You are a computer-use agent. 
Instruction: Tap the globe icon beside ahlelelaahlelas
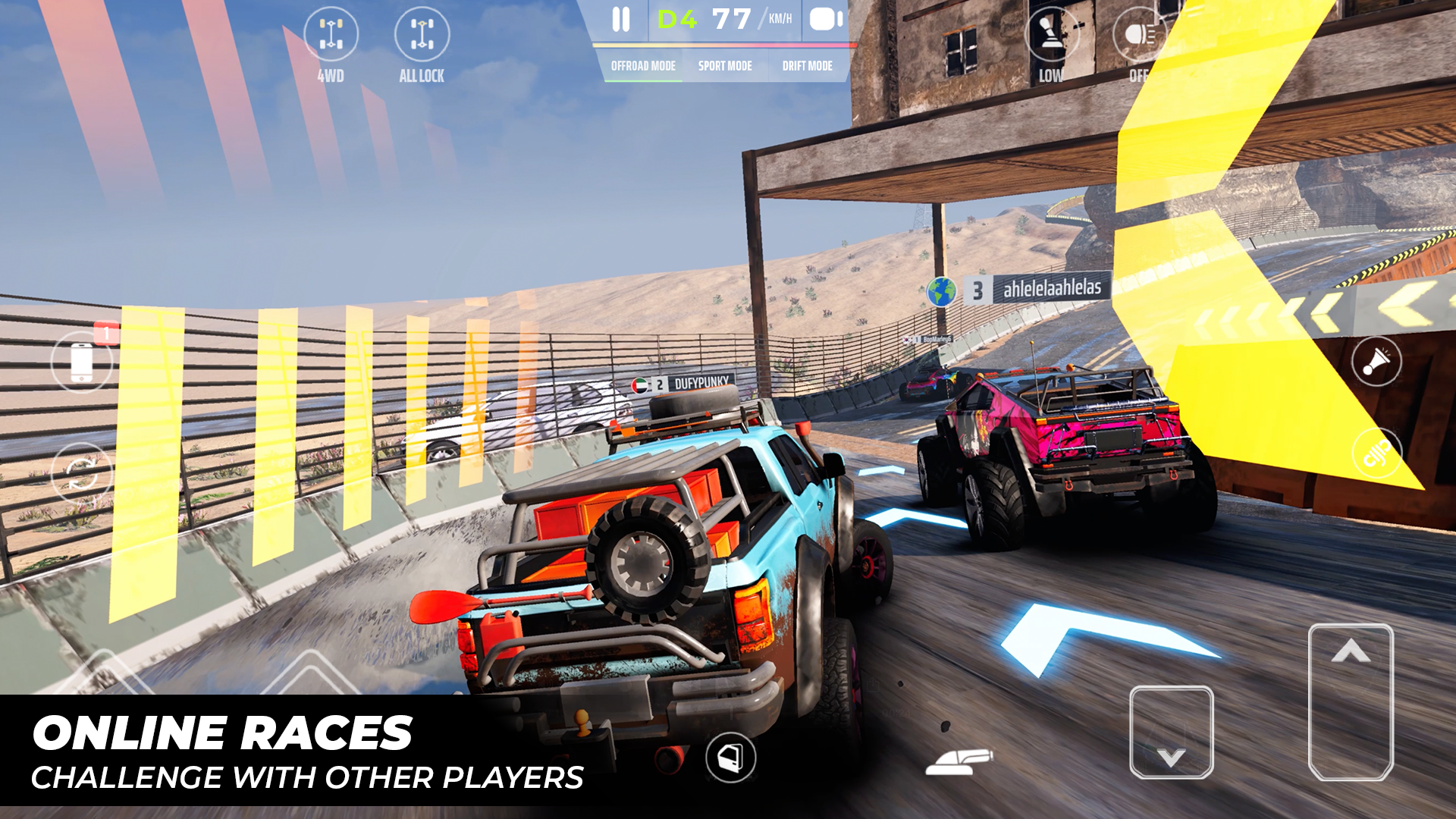(940, 290)
